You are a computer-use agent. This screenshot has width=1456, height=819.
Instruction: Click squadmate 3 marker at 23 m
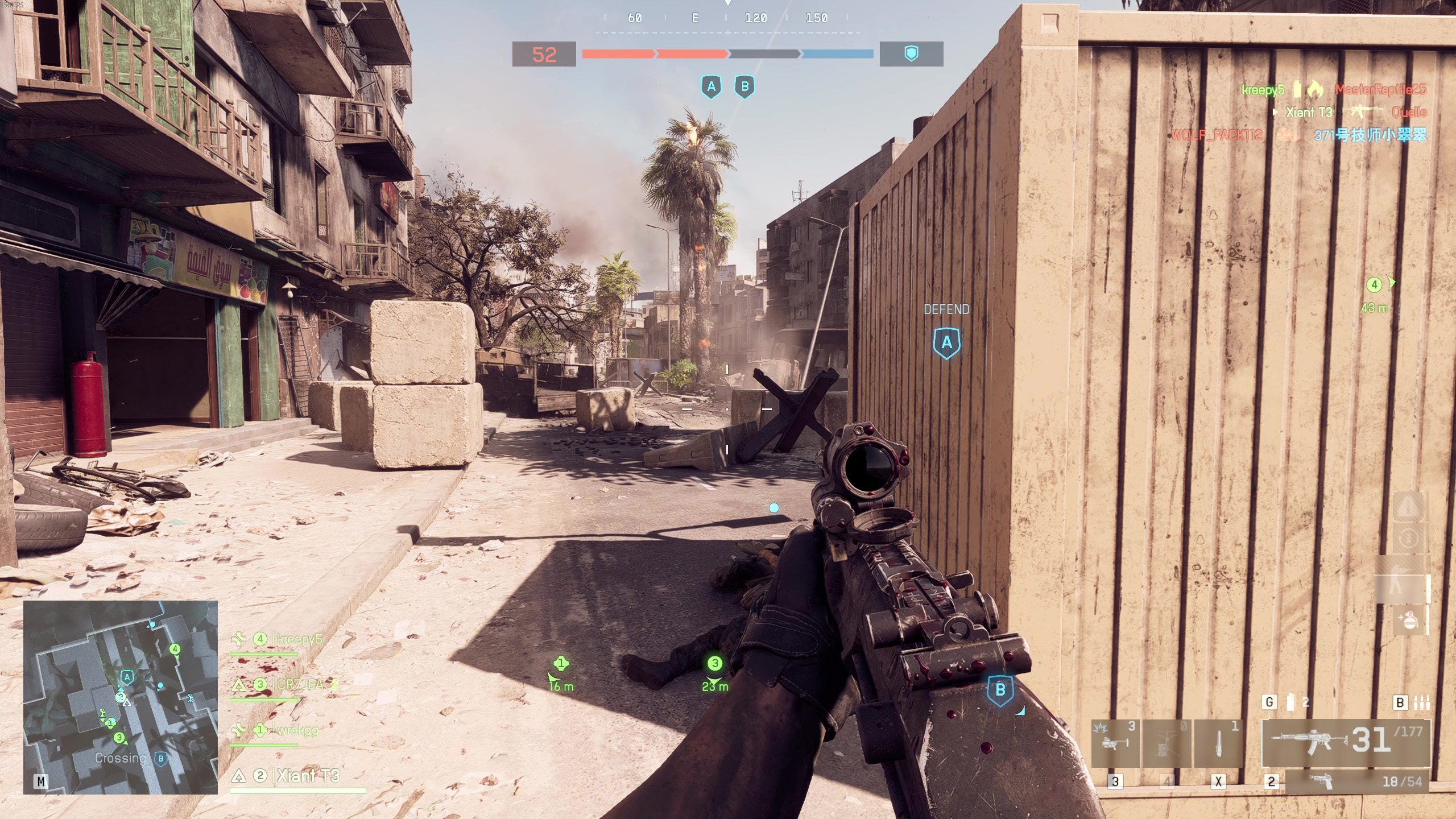click(x=715, y=663)
